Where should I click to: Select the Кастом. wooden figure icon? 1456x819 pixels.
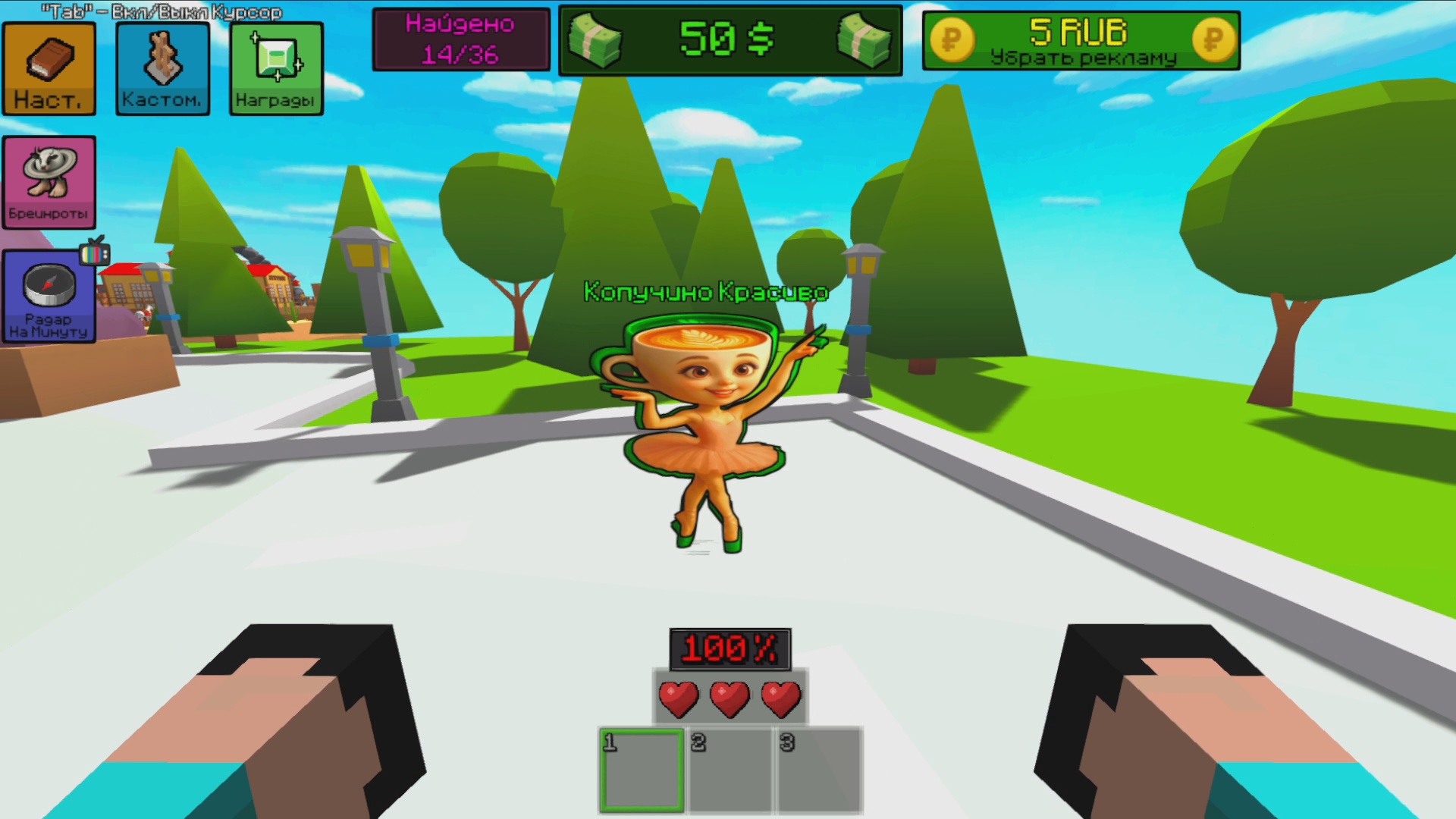click(162, 67)
